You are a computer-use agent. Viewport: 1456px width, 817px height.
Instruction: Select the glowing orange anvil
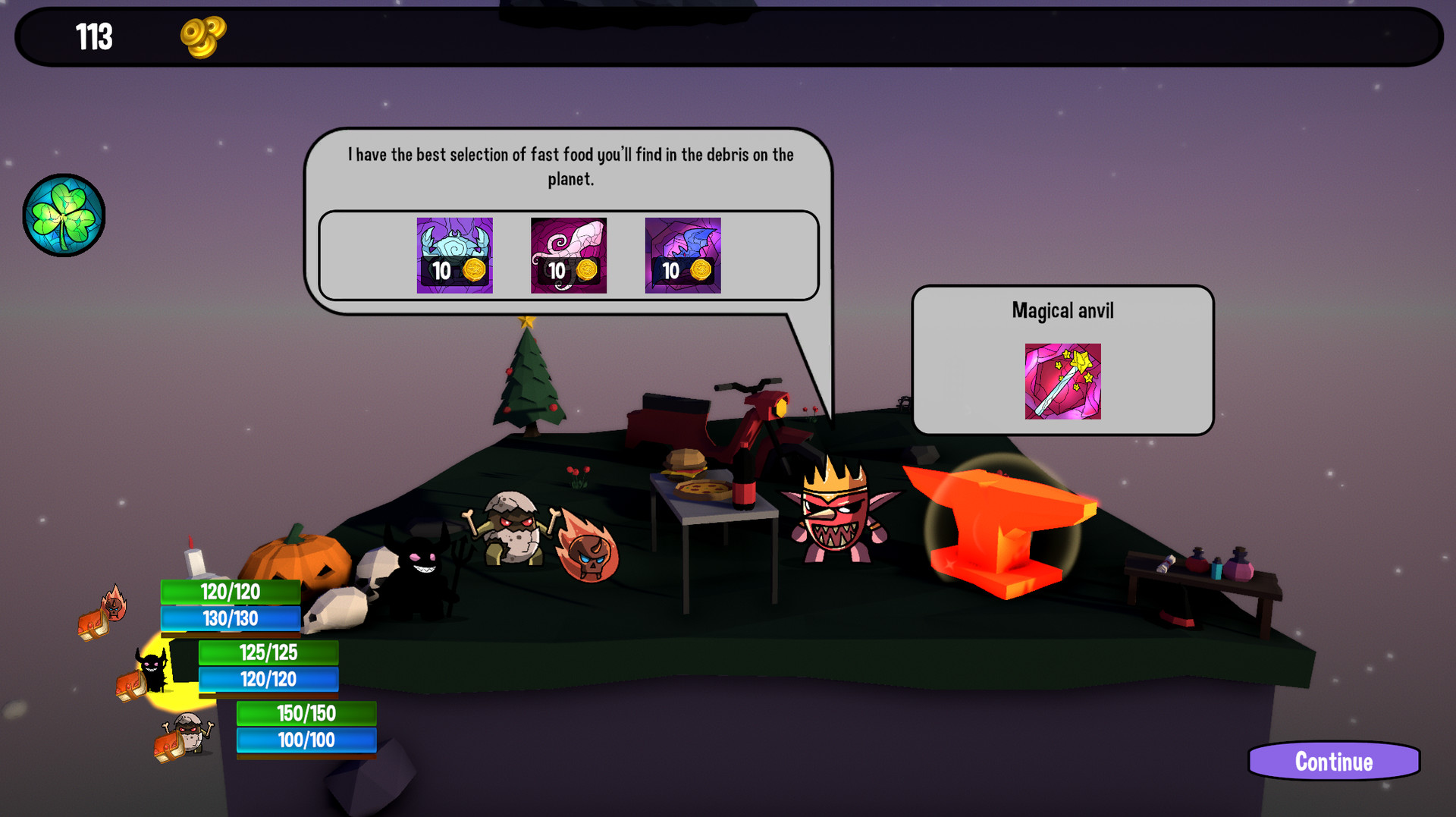(x=1001, y=531)
